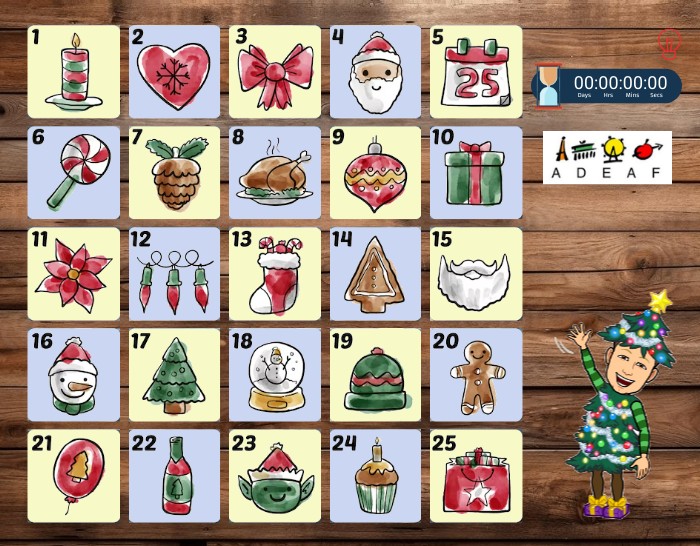Open the string lights tile 12
700x546 pixels.
coord(174,274)
